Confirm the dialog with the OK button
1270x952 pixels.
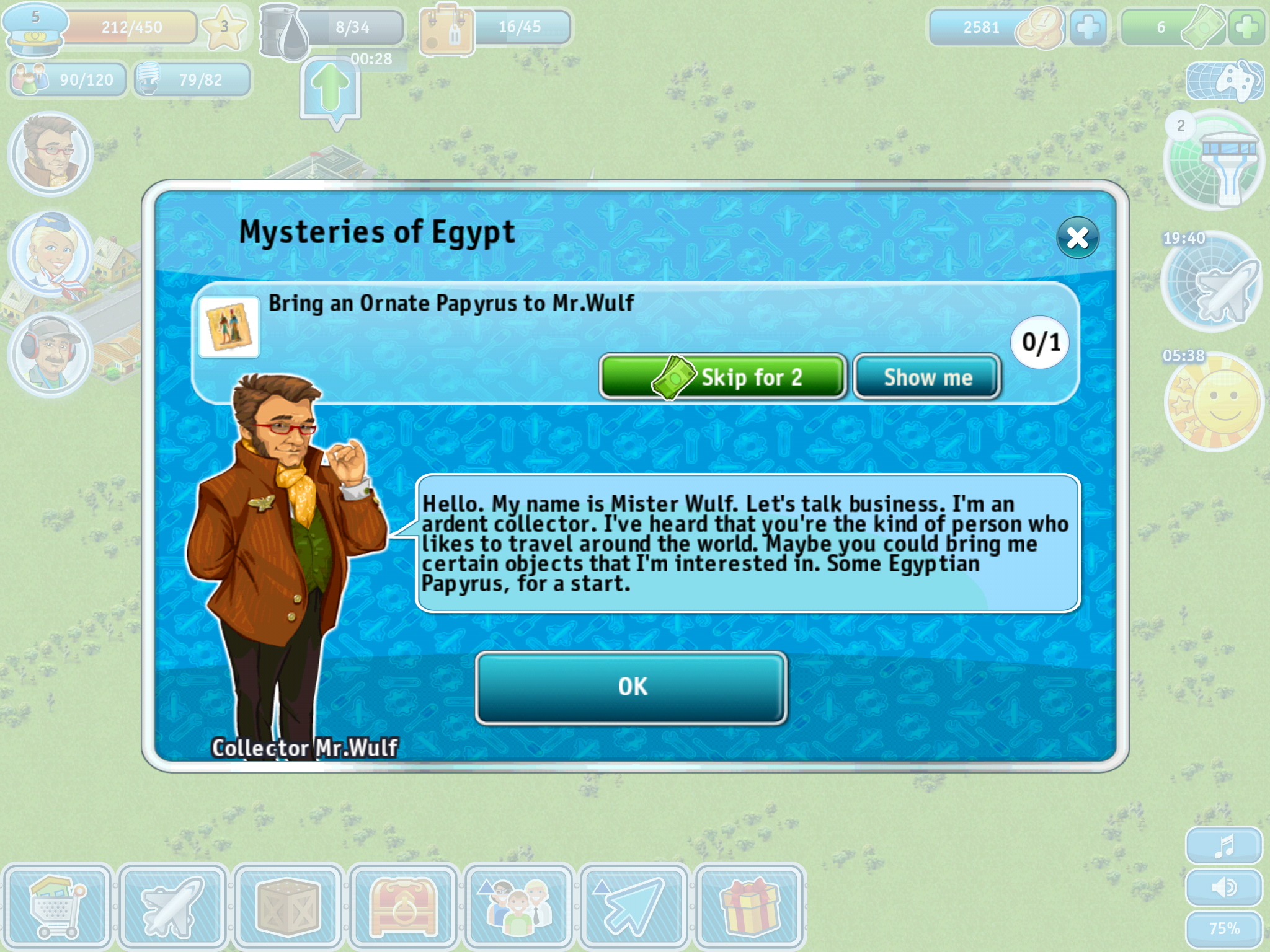(x=631, y=687)
